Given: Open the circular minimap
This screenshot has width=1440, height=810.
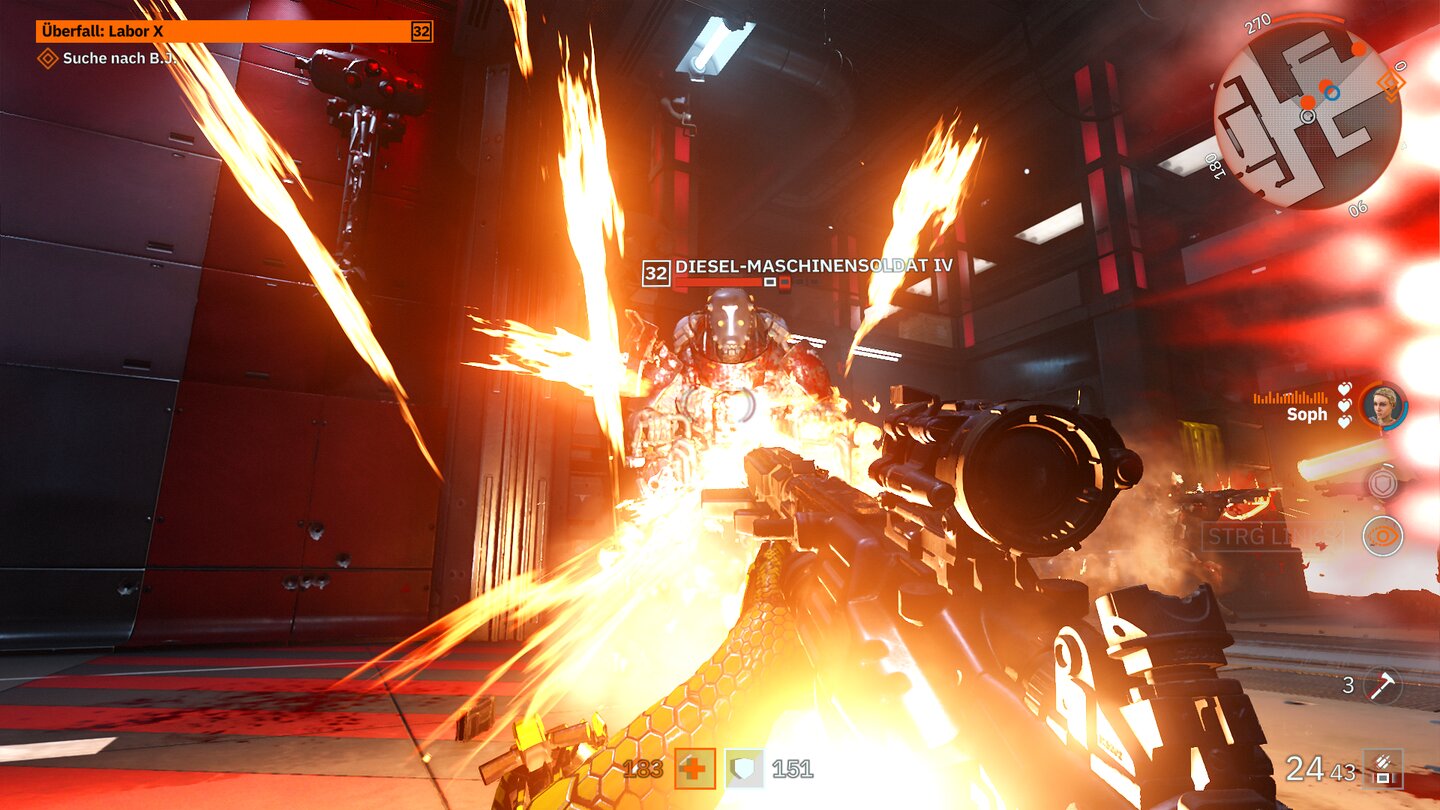Looking at the screenshot, I should coord(1307,115).
